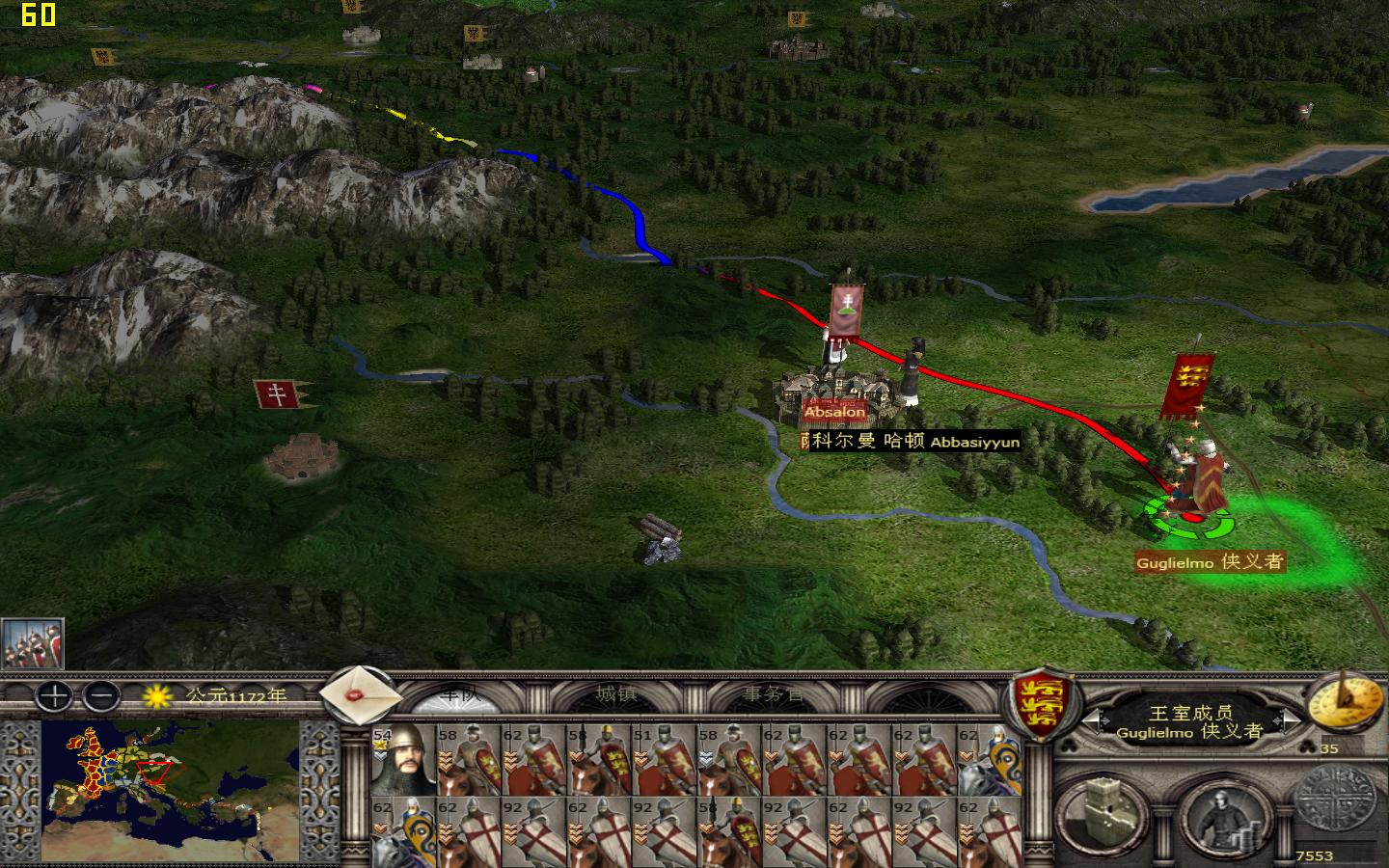This screenshot has width=1389, height=868.
Task: Click the zoom-out minus magnifier button
Action: click(100, 696)
